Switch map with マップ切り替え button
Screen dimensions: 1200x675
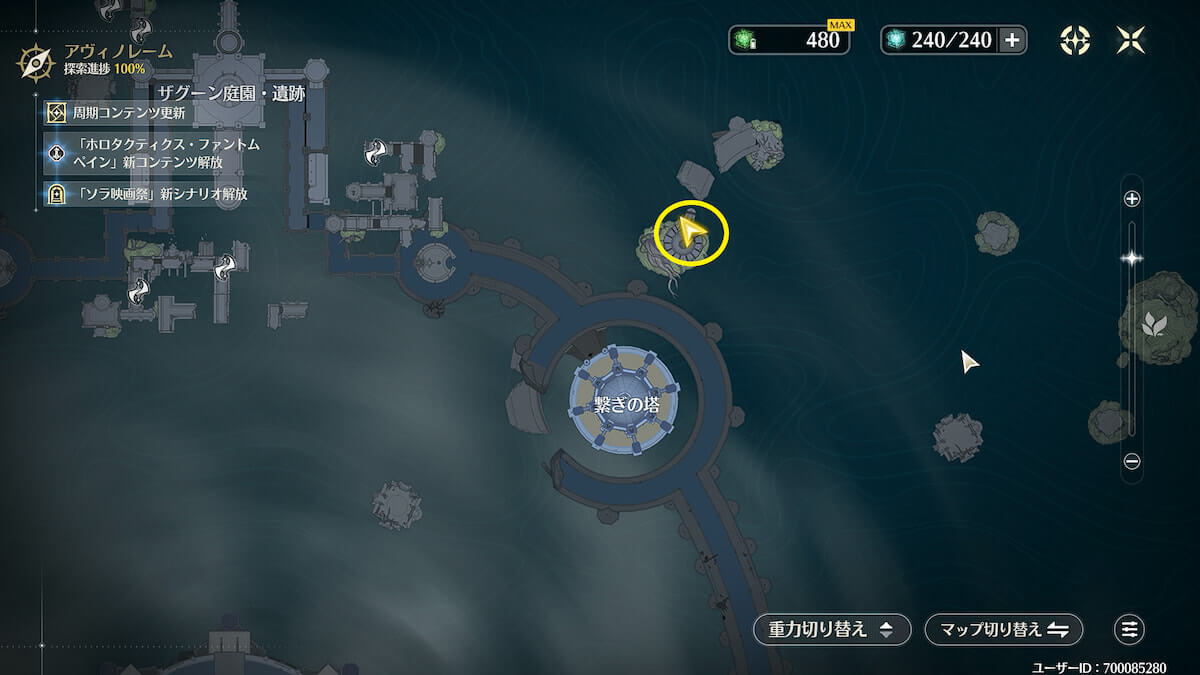point(1004,629)
